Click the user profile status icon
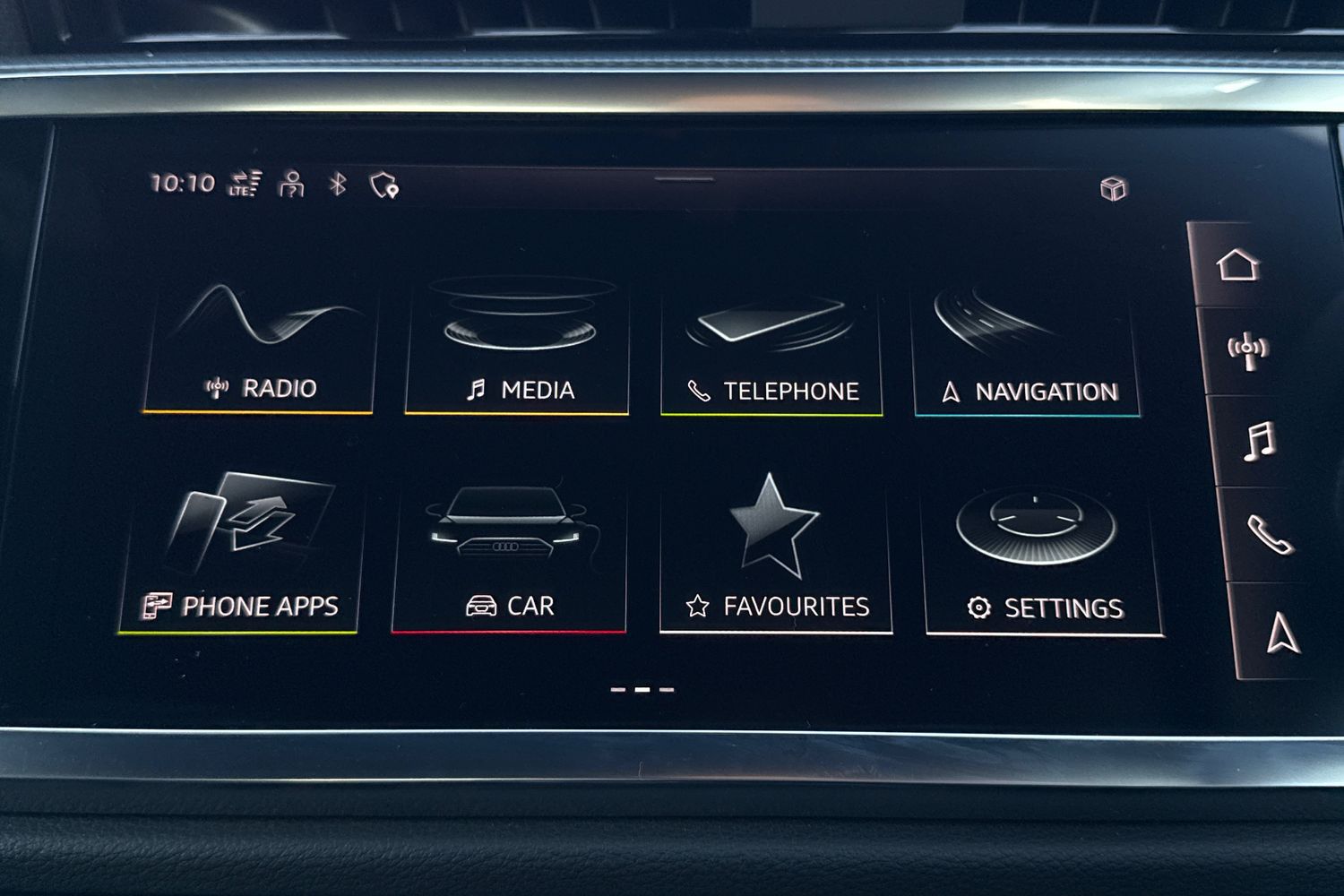The width and height of the screenshot is (1344, 896). pos(291,184)
